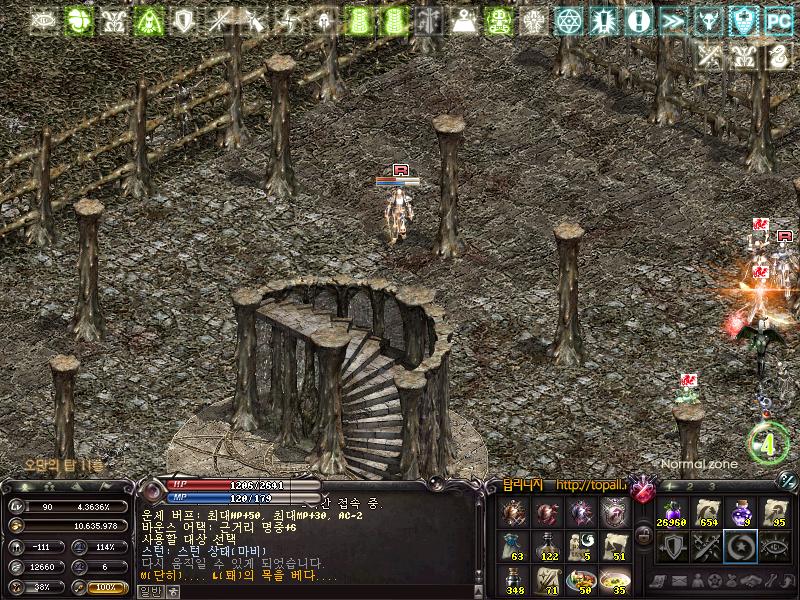Viewport: 800px width, 600px height.
Task: Activate the eye skill slot
Action: click(775, 546)
